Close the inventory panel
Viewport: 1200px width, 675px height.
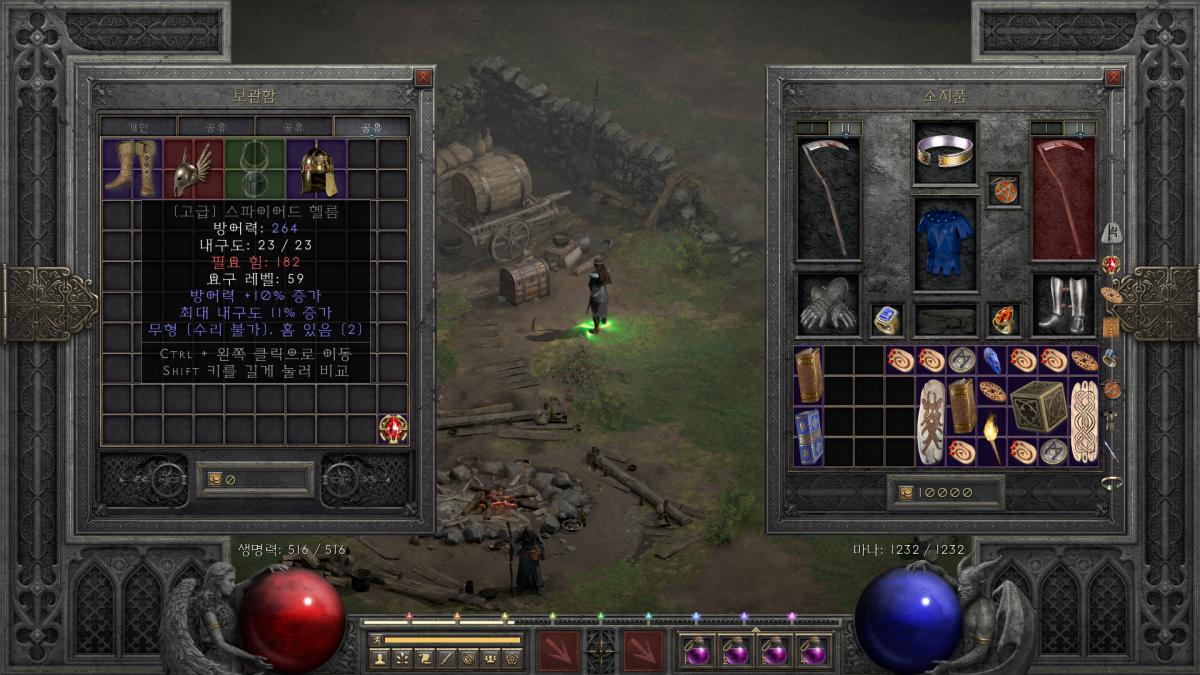(1113, 77)
